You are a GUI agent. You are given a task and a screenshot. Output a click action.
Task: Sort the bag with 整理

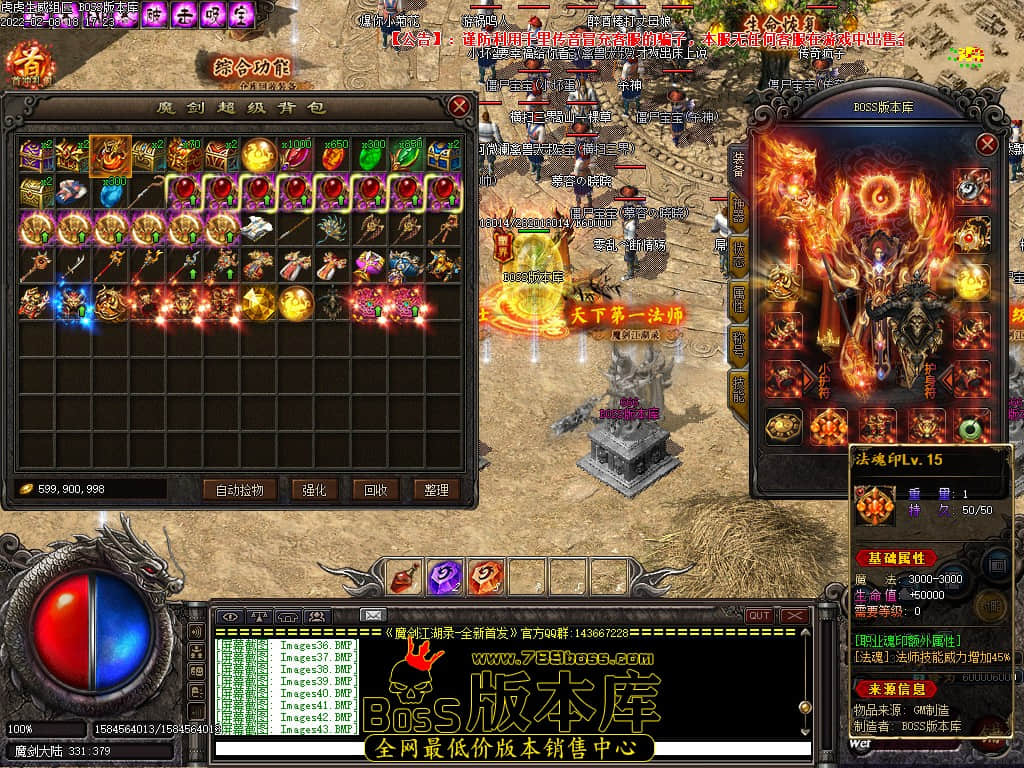pos(436,490)
